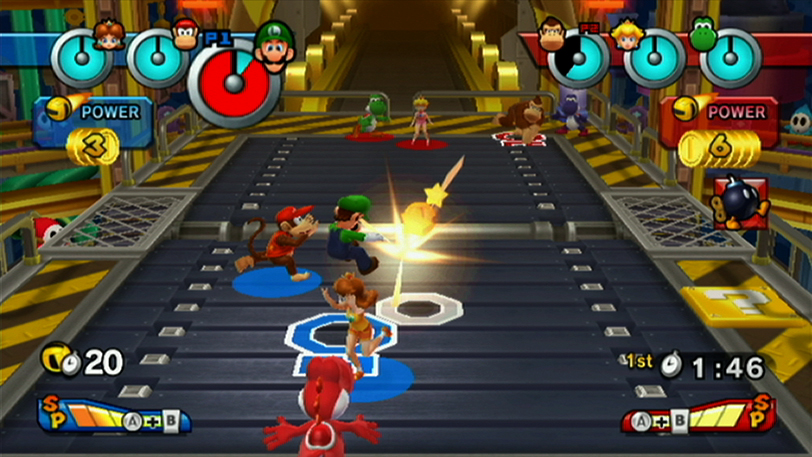Viewport: 812px width, 457px height.
Task: Select Donkey Kong's portrait on the red team
Action: (x=552, y=32)
